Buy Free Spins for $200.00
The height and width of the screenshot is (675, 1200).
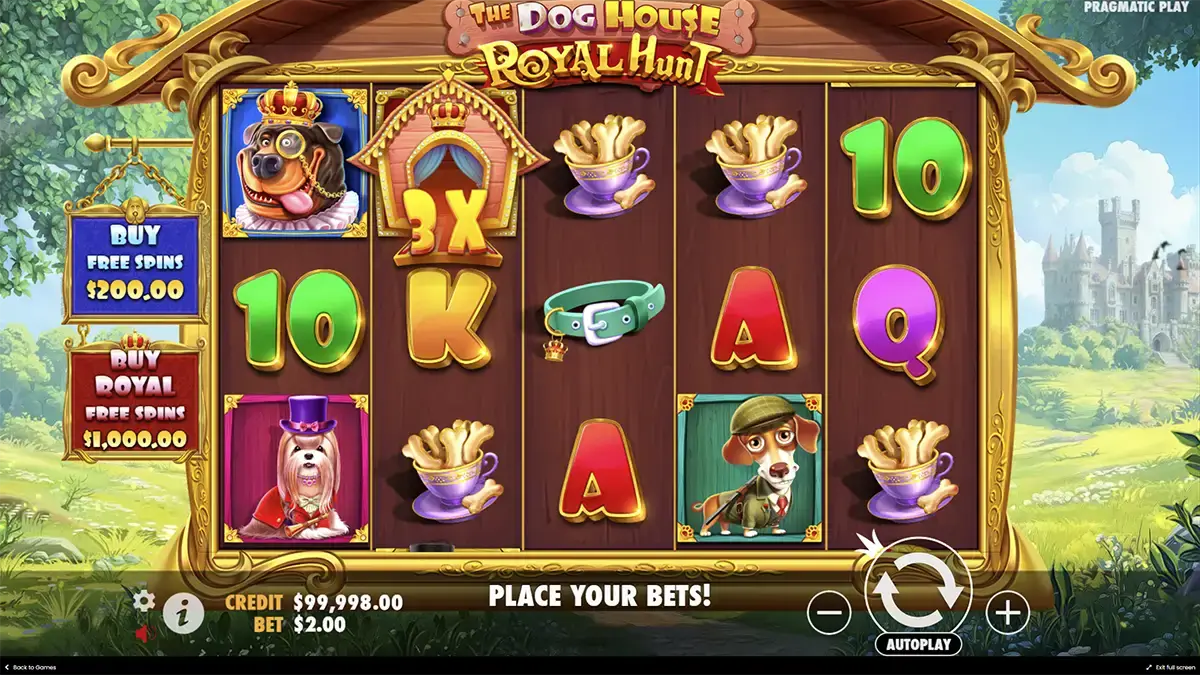135,264
